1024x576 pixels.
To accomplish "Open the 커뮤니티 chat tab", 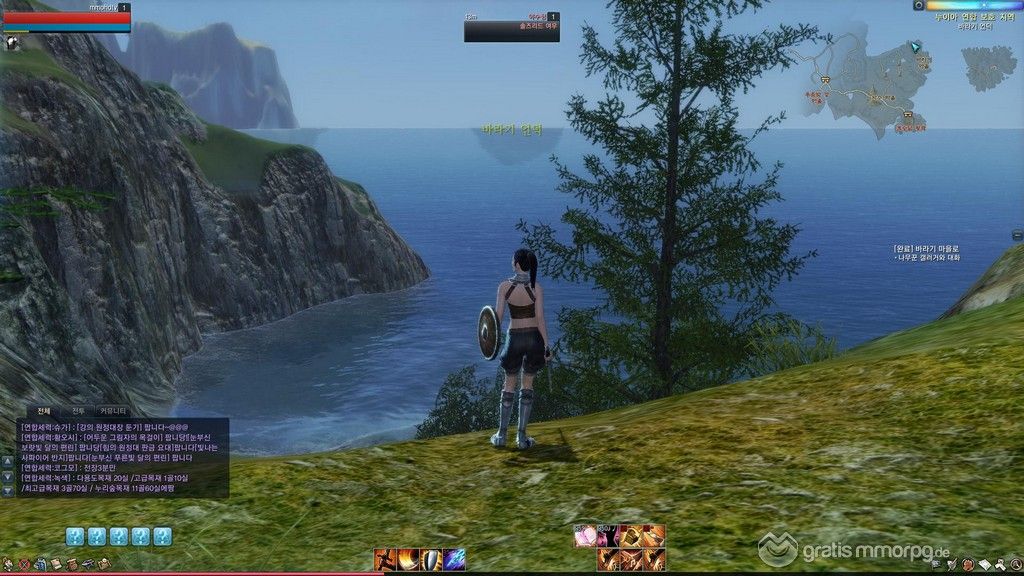I will [x=112, y=411].
